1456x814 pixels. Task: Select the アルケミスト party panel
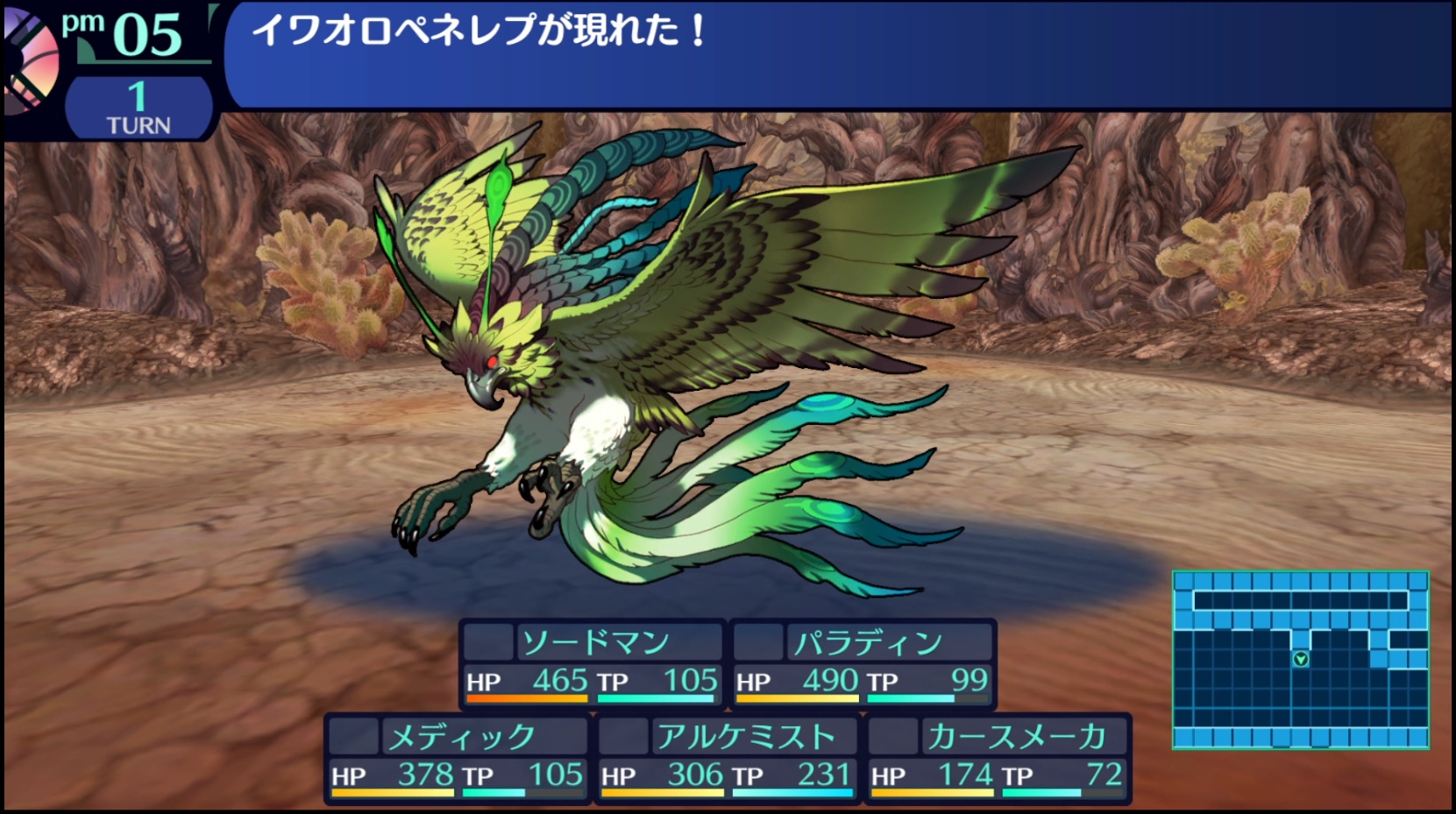(728, 757)
